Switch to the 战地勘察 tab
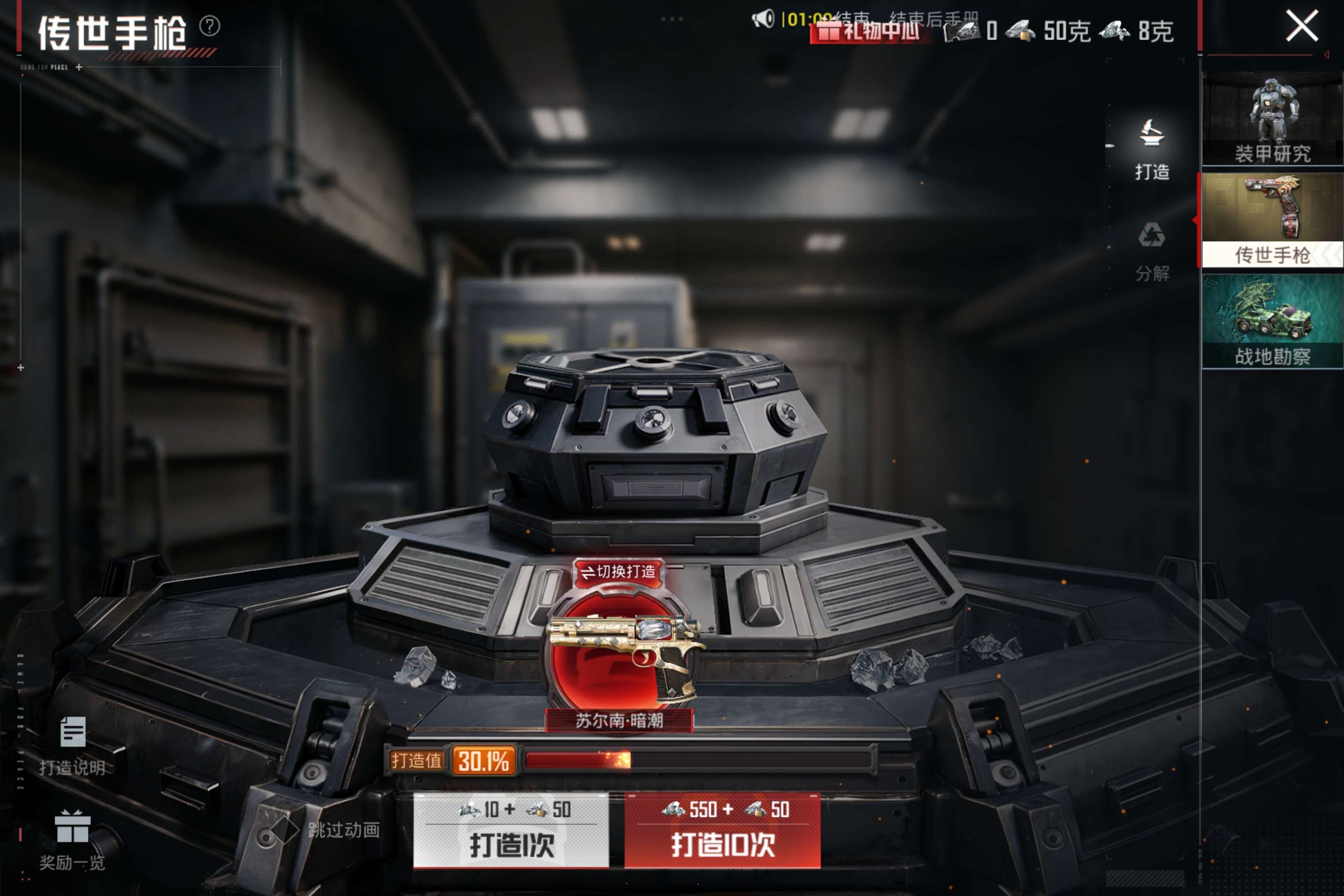This screenshot has width=1344, height=896. coord(1272,321)
